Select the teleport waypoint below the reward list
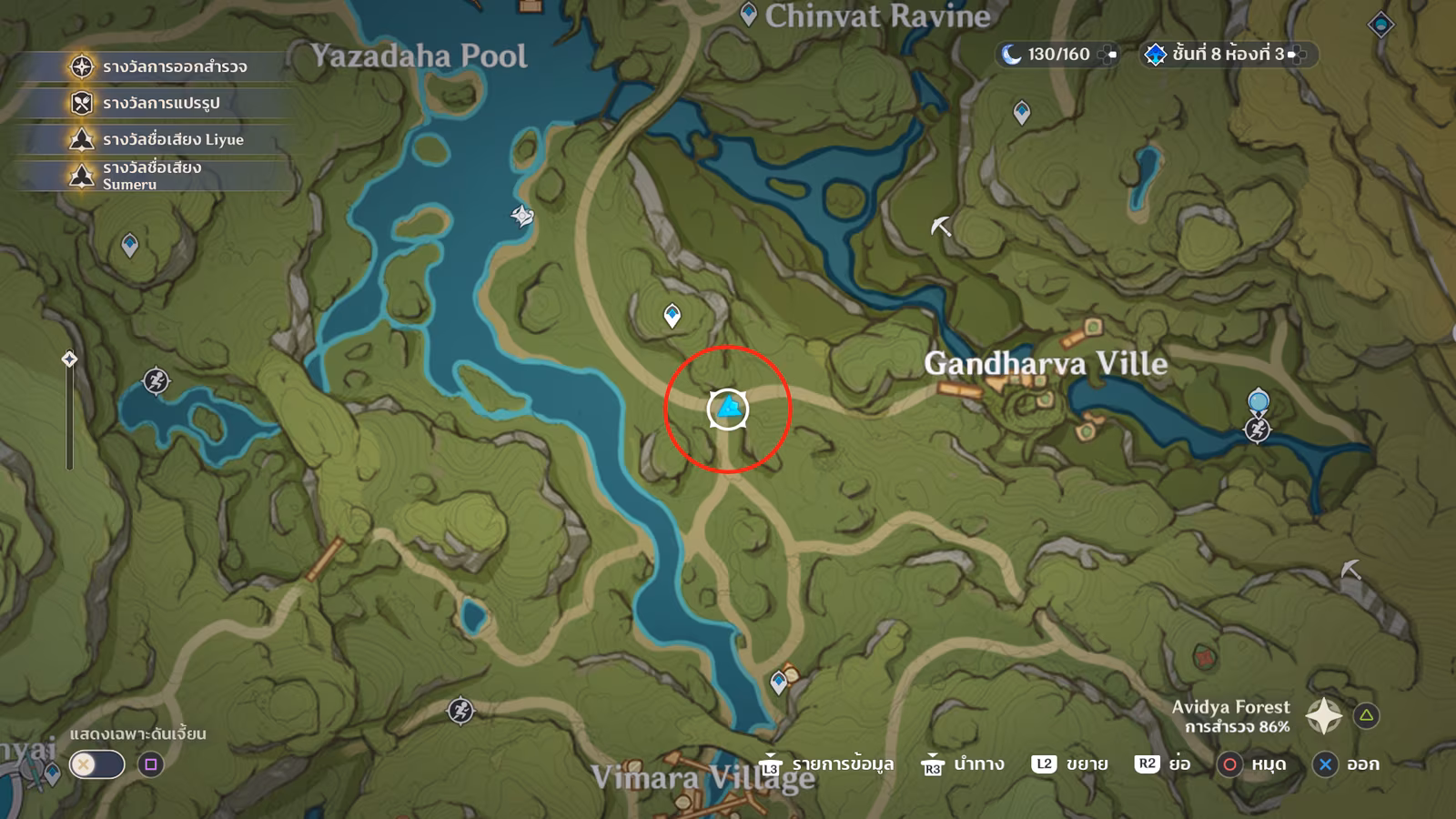The height and width of the screenshot is (819, 1456). 130,245
